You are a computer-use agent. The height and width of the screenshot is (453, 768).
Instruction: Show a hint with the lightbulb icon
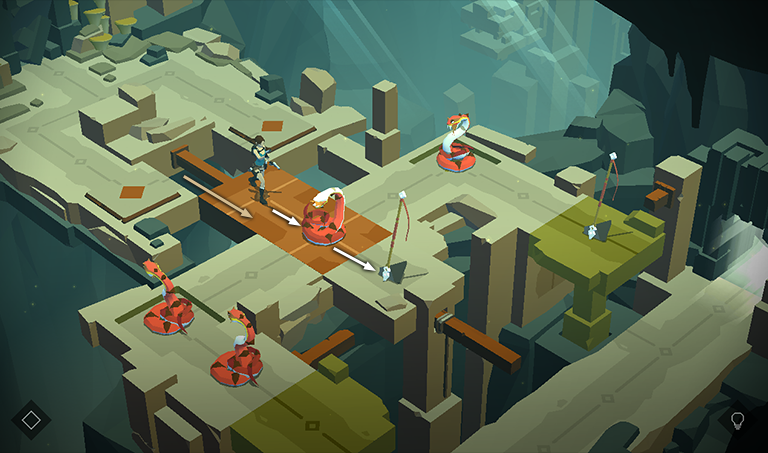tap(738, 419)
